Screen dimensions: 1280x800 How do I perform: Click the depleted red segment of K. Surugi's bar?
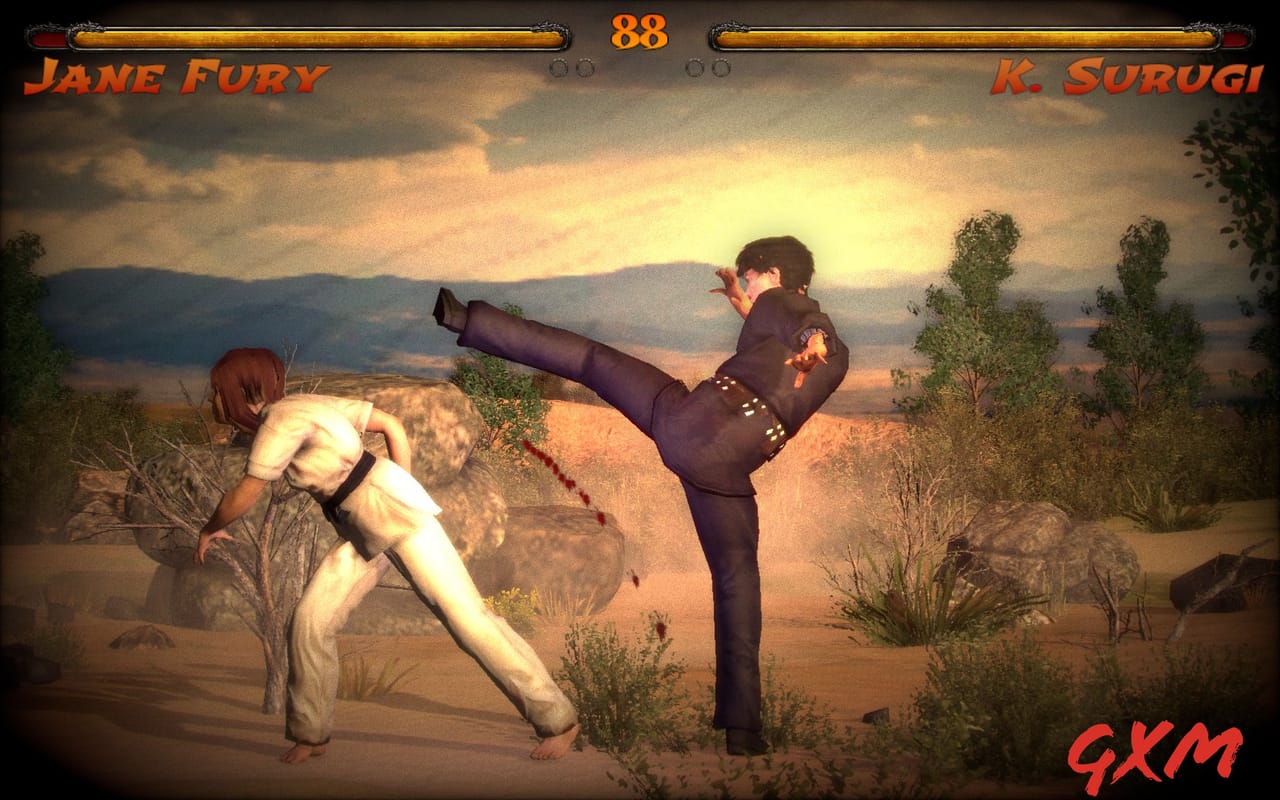(x=1233, y=38)
